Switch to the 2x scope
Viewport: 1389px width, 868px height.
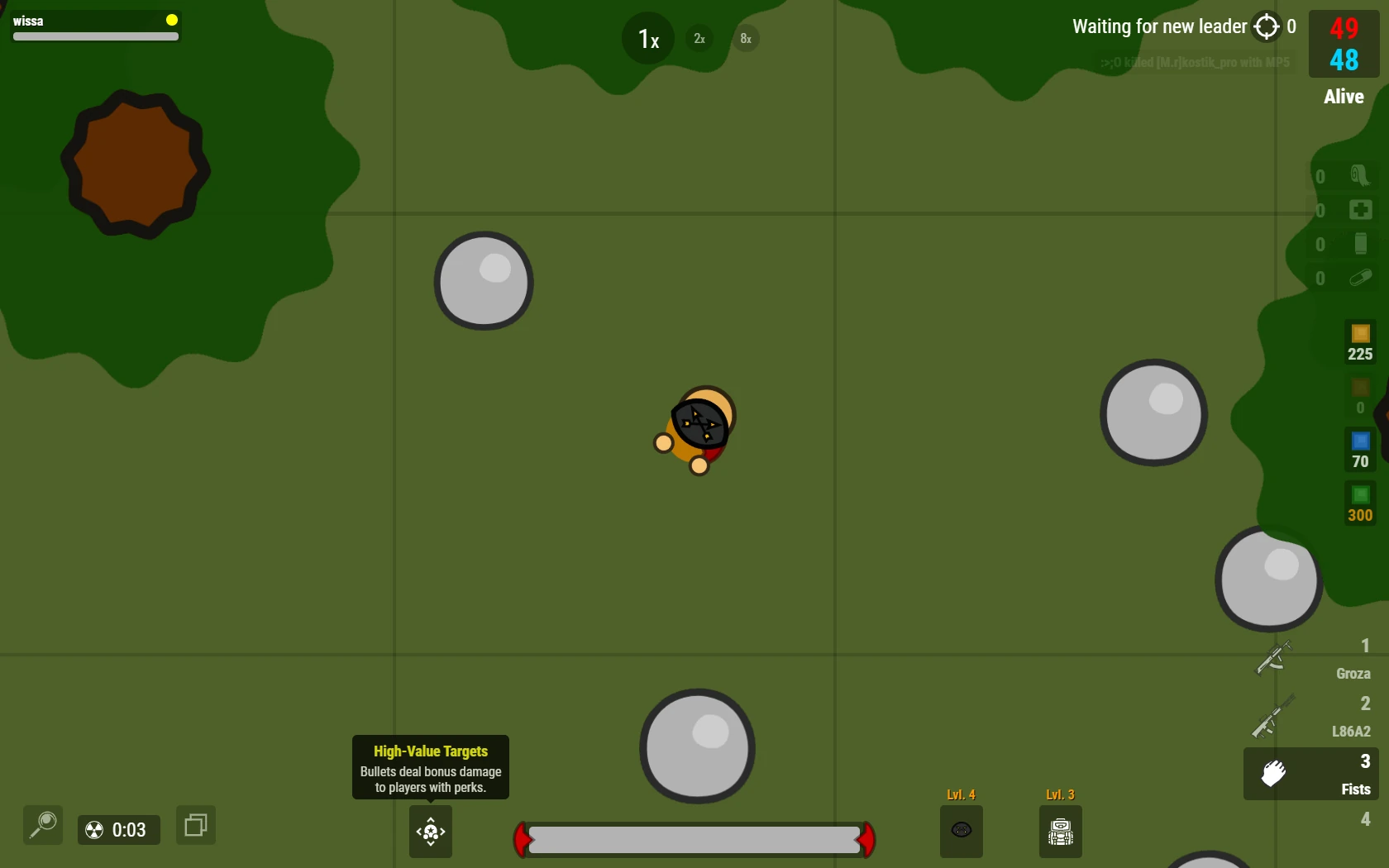pos(699,38)
